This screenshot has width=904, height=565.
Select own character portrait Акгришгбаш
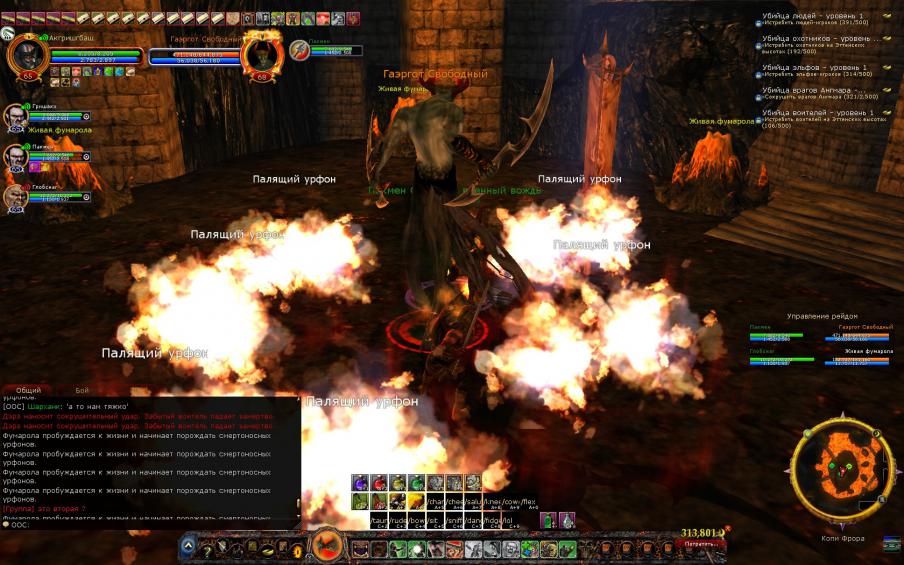click(x=27, y=55)
